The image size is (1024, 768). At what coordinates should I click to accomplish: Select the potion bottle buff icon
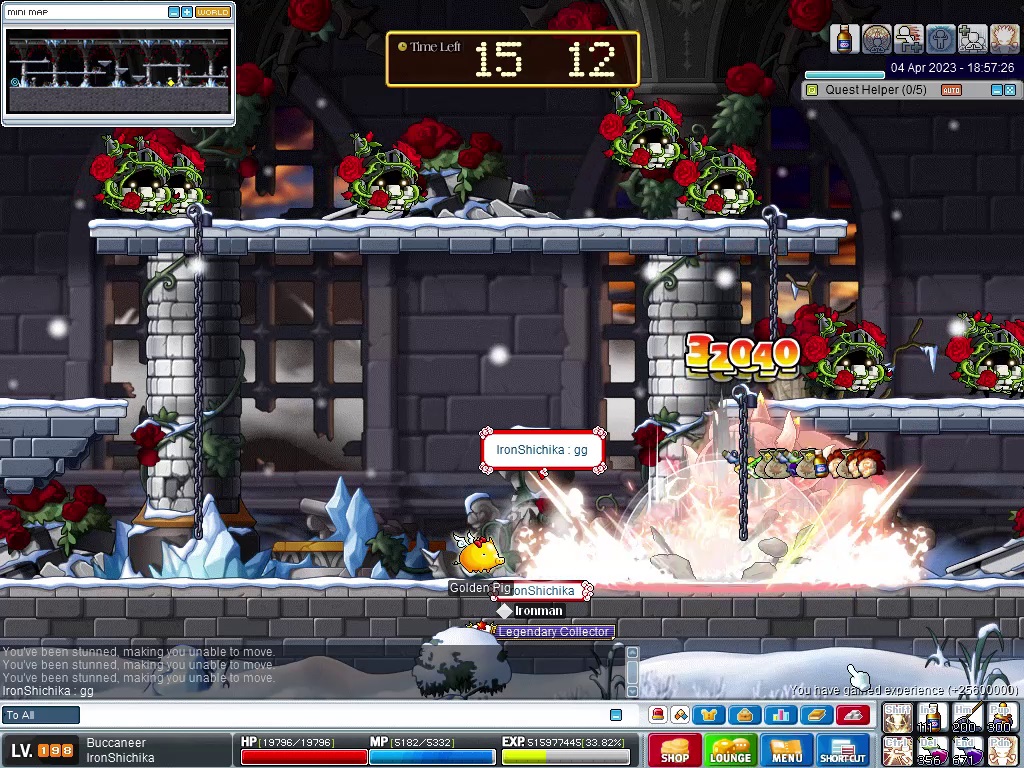[845, 39]
